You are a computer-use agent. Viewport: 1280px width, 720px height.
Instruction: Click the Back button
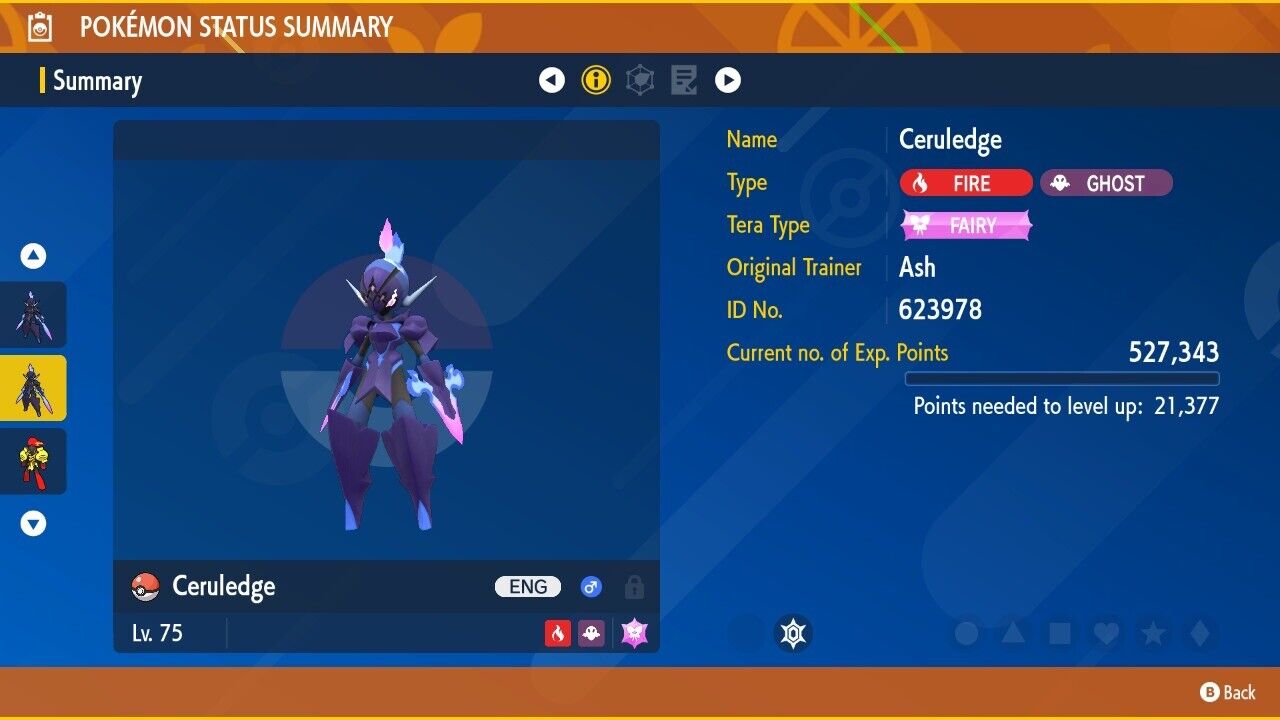click(x=1228, y=692)
